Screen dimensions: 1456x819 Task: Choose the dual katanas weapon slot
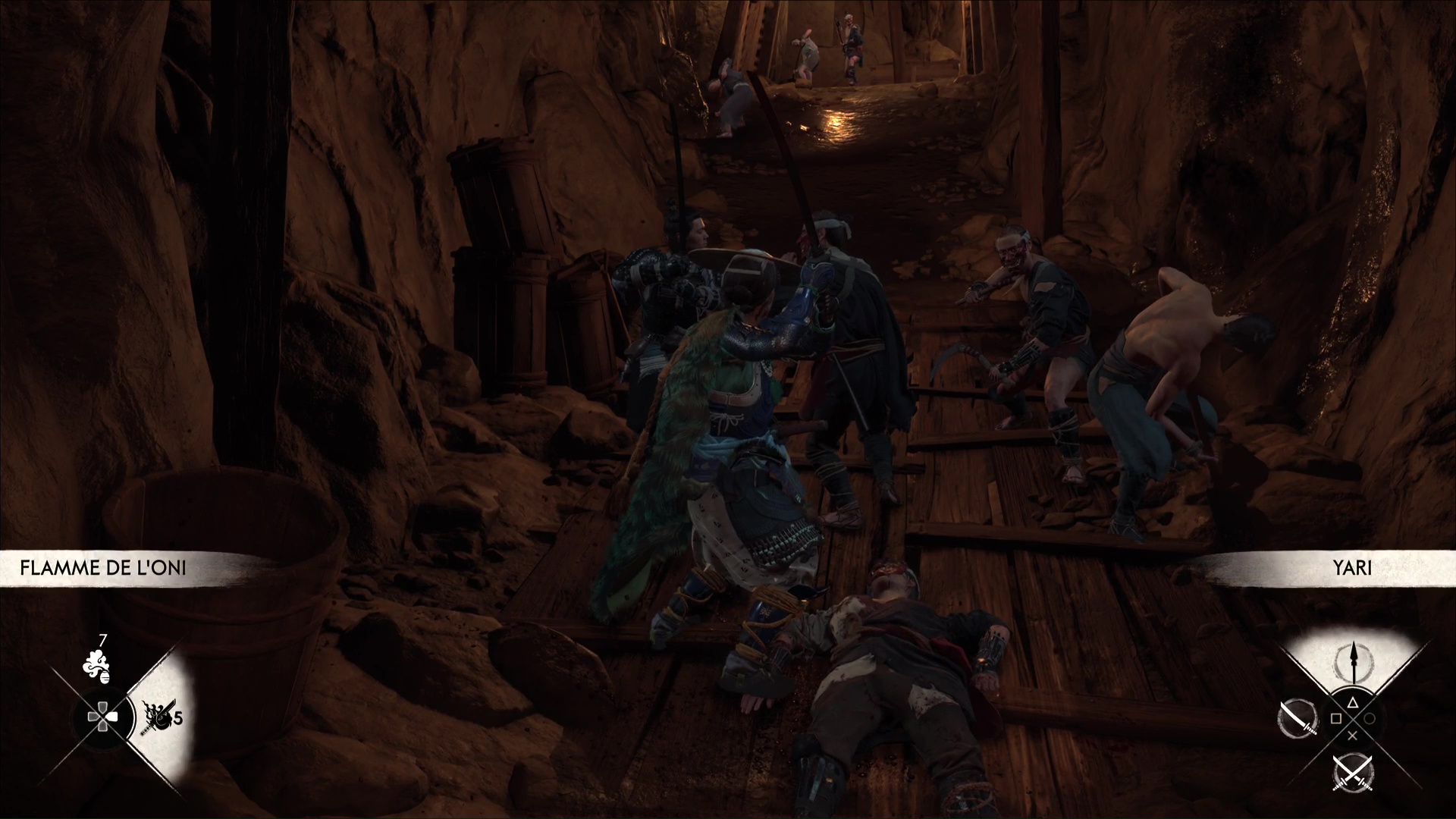tap(1353, 773)
